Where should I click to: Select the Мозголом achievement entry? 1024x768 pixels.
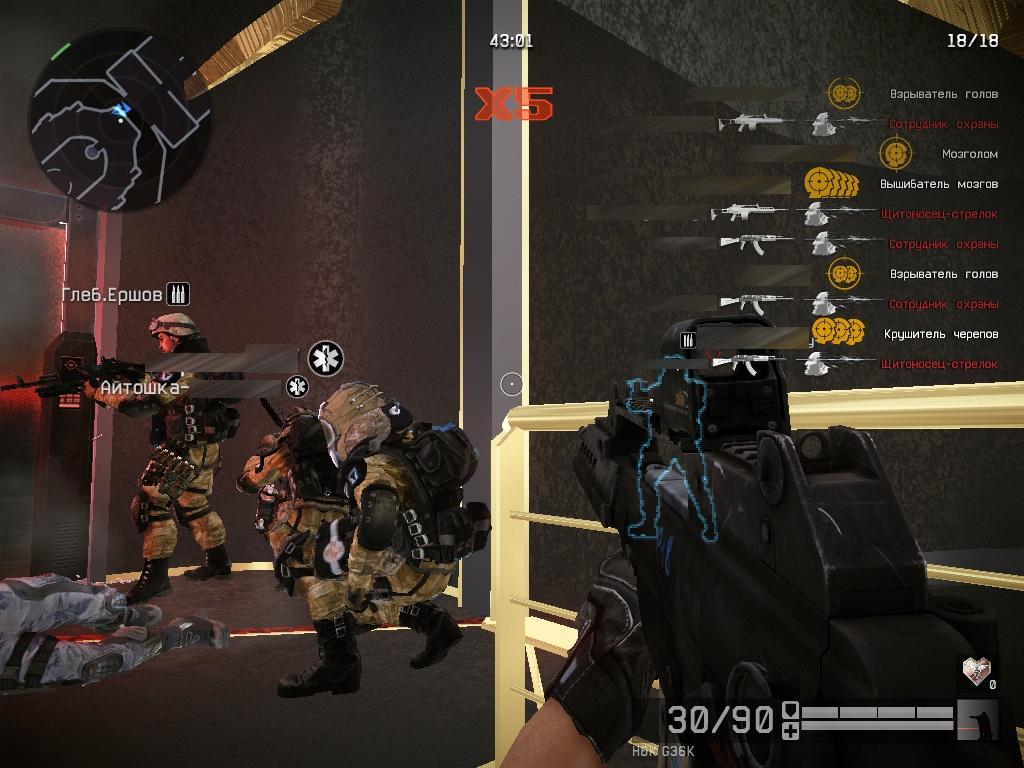click(x=968, y=155)
